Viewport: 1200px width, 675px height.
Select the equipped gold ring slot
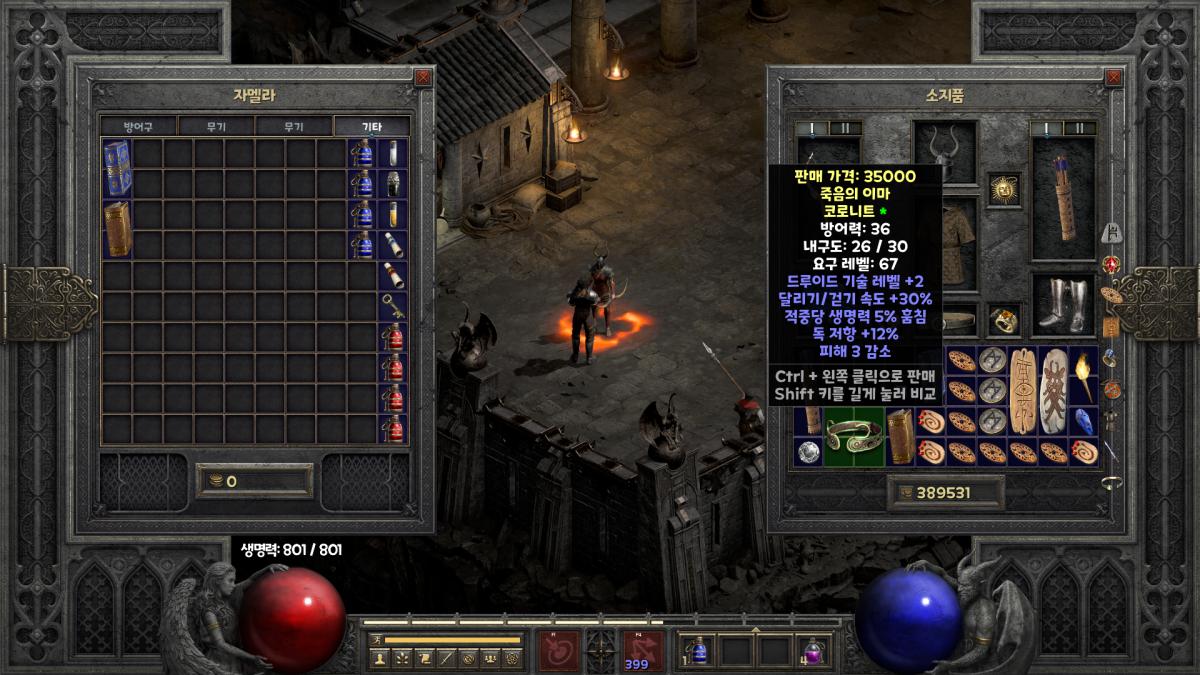click(x=1004, y=319)
